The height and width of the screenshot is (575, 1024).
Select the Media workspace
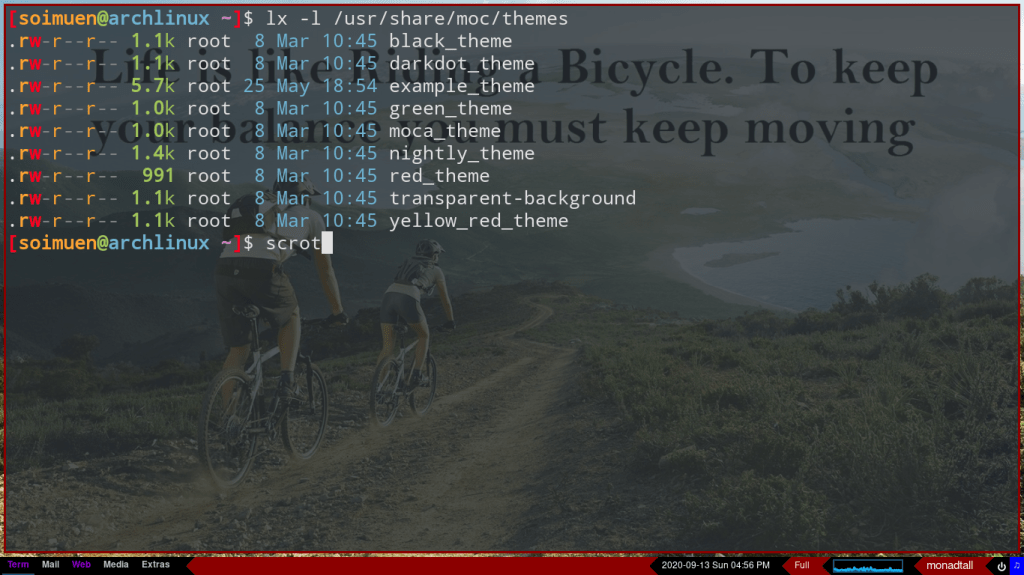coord(115,565)
